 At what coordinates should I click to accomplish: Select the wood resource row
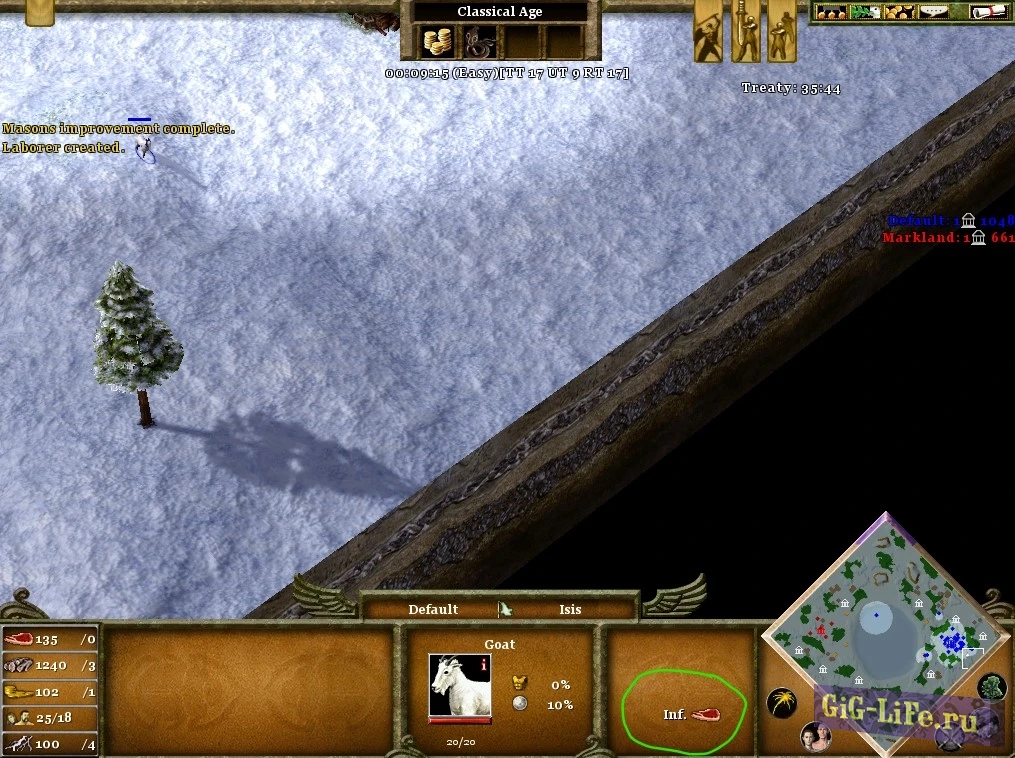[x=50, y=666]
